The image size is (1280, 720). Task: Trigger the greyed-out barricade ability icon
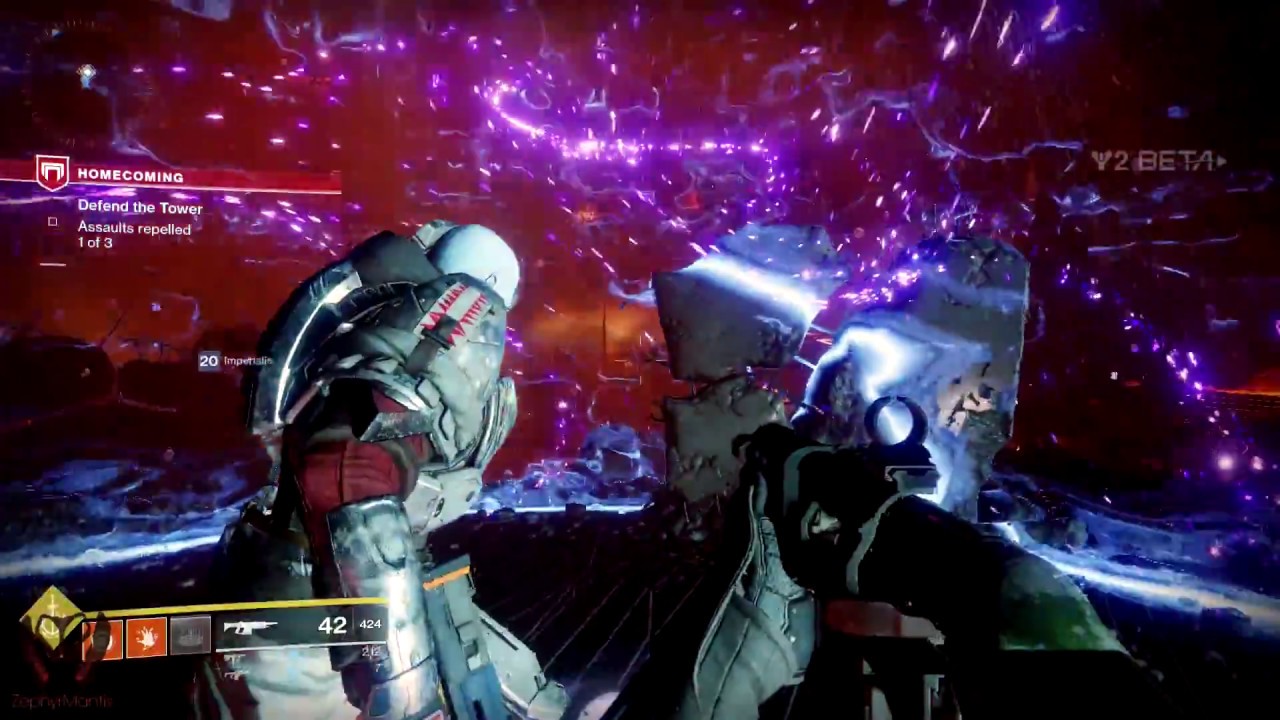coord(190,634)
